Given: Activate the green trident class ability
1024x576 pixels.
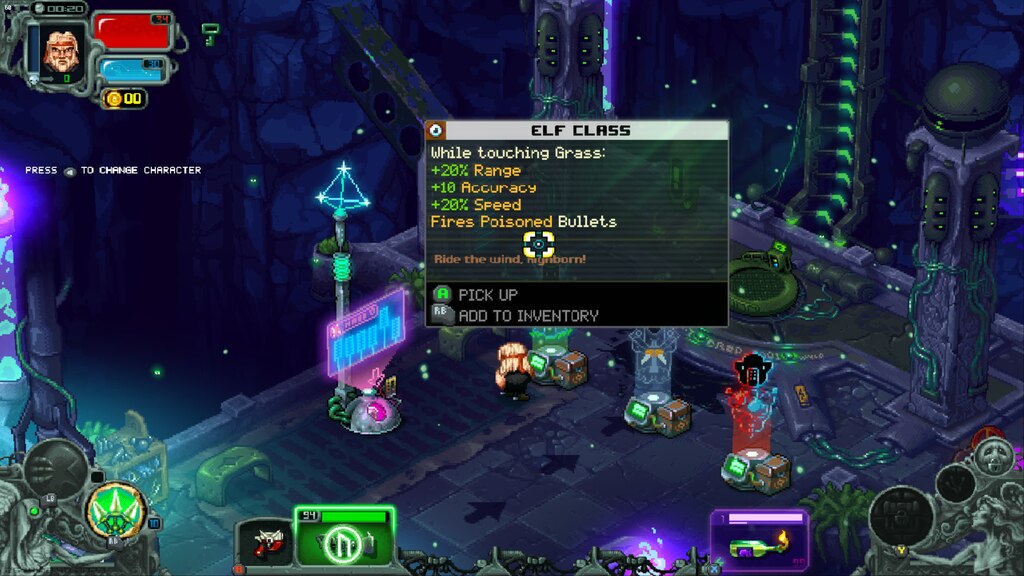Looking at the screenshot, I should coord(117,510).
